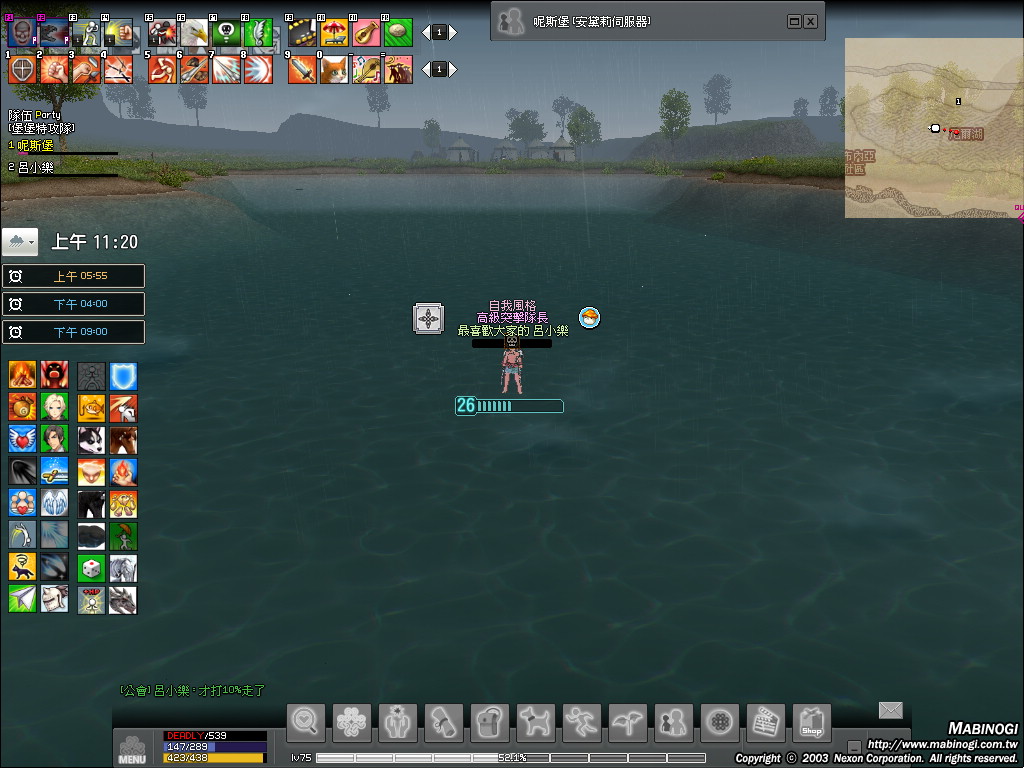Viewport: 1024px width, 768px height.
Task: Open the weather dropdown beside the clock
Action: [20, 242]
